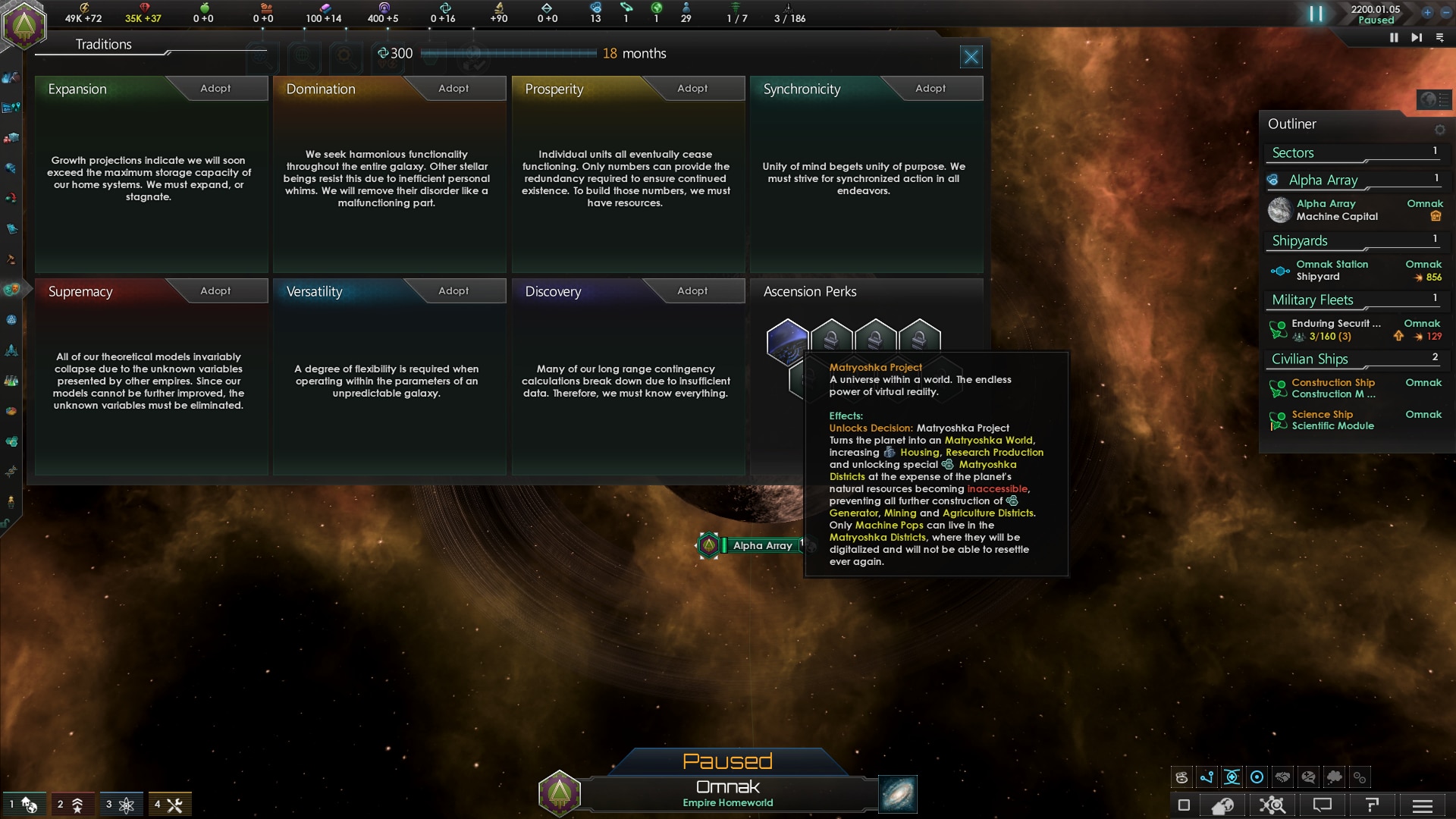Viewport: 1456px width, 819px height.
Task: Adopt the Domination tradition
Action: [x=454, y=89]
